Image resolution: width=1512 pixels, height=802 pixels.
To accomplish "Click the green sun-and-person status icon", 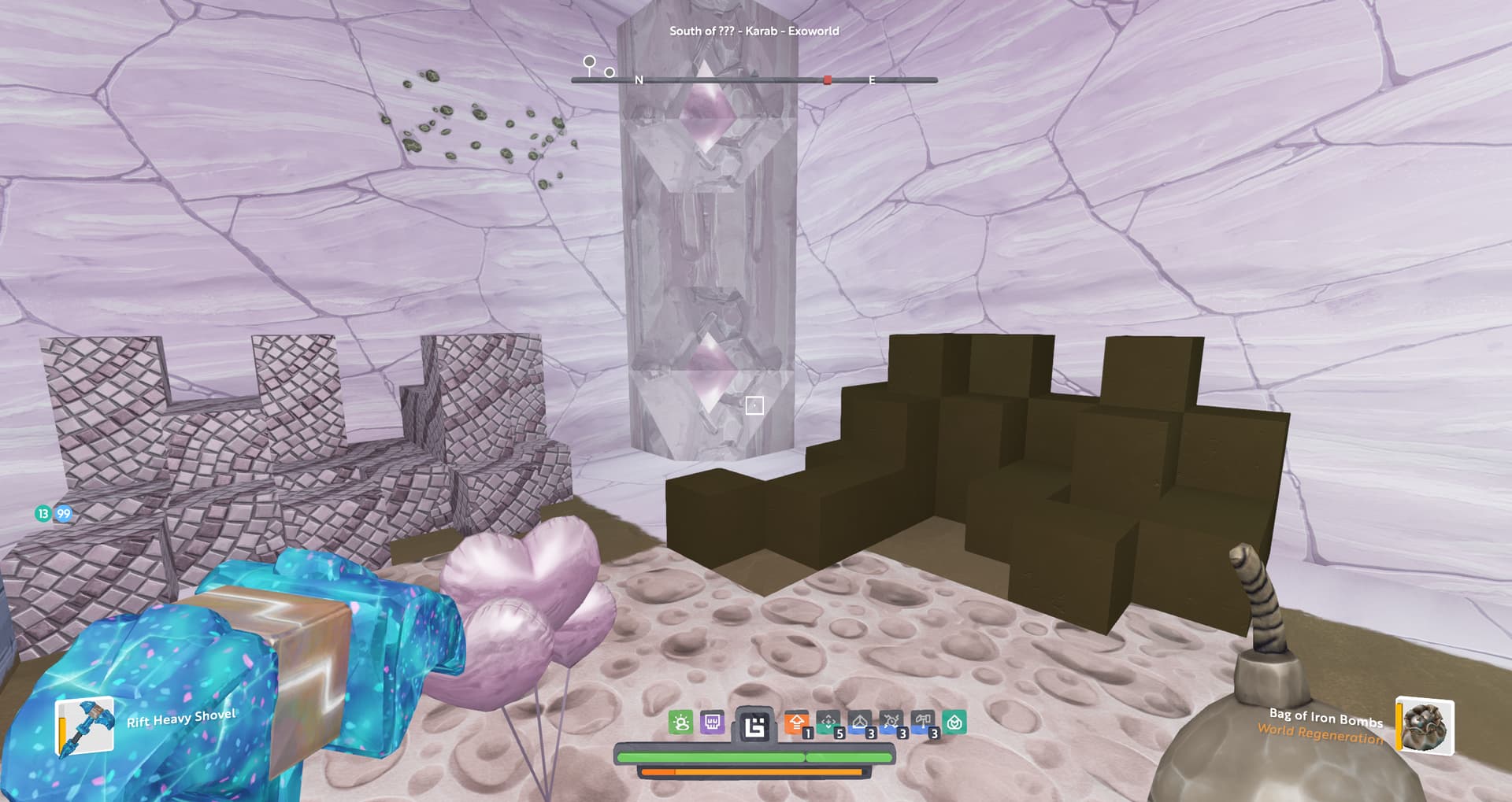I will 680,723.
